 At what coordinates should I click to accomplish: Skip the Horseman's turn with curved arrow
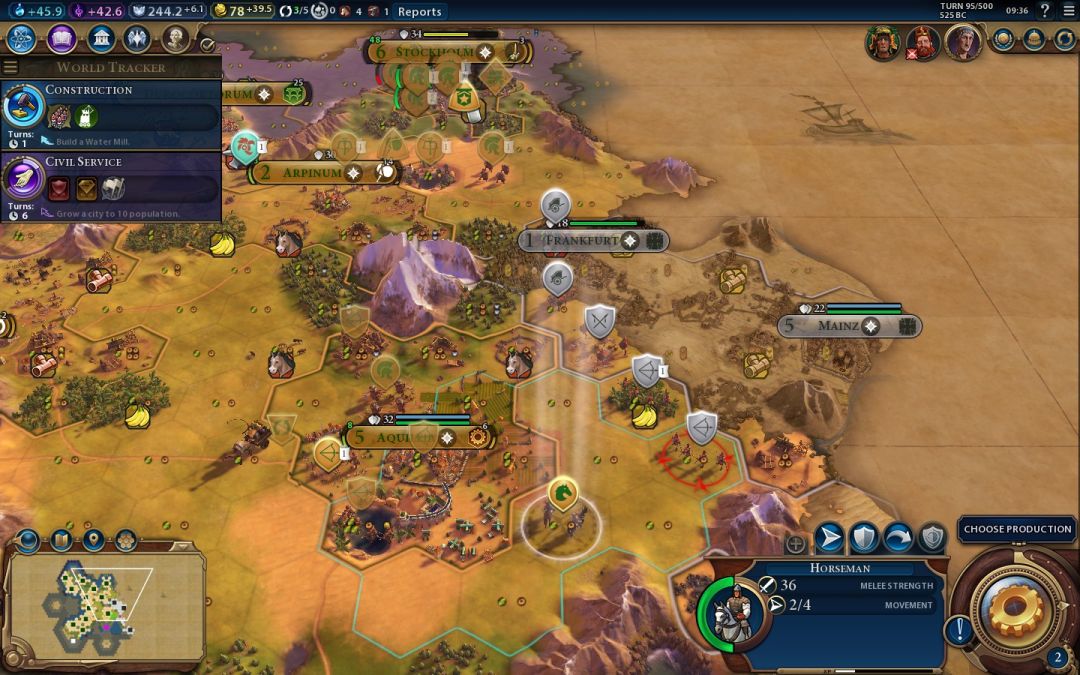pyautogui.click(x=898, y=538)
